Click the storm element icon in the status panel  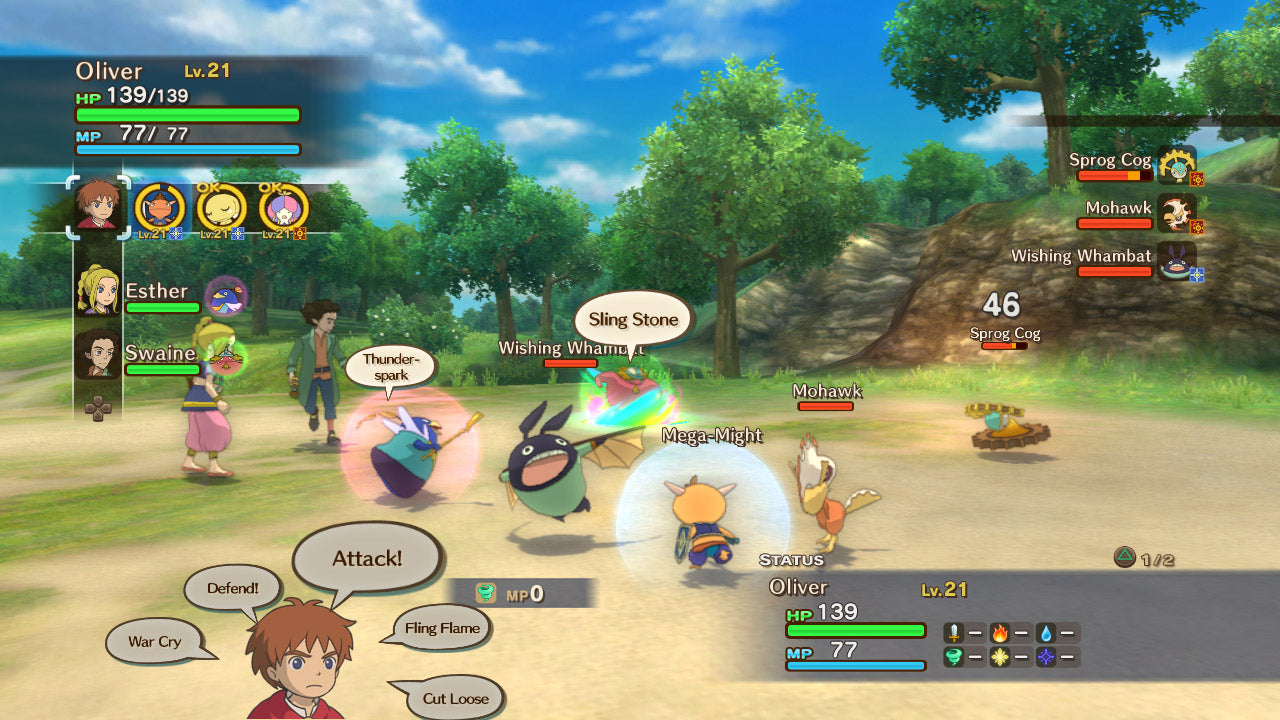(x=954, y=656)
